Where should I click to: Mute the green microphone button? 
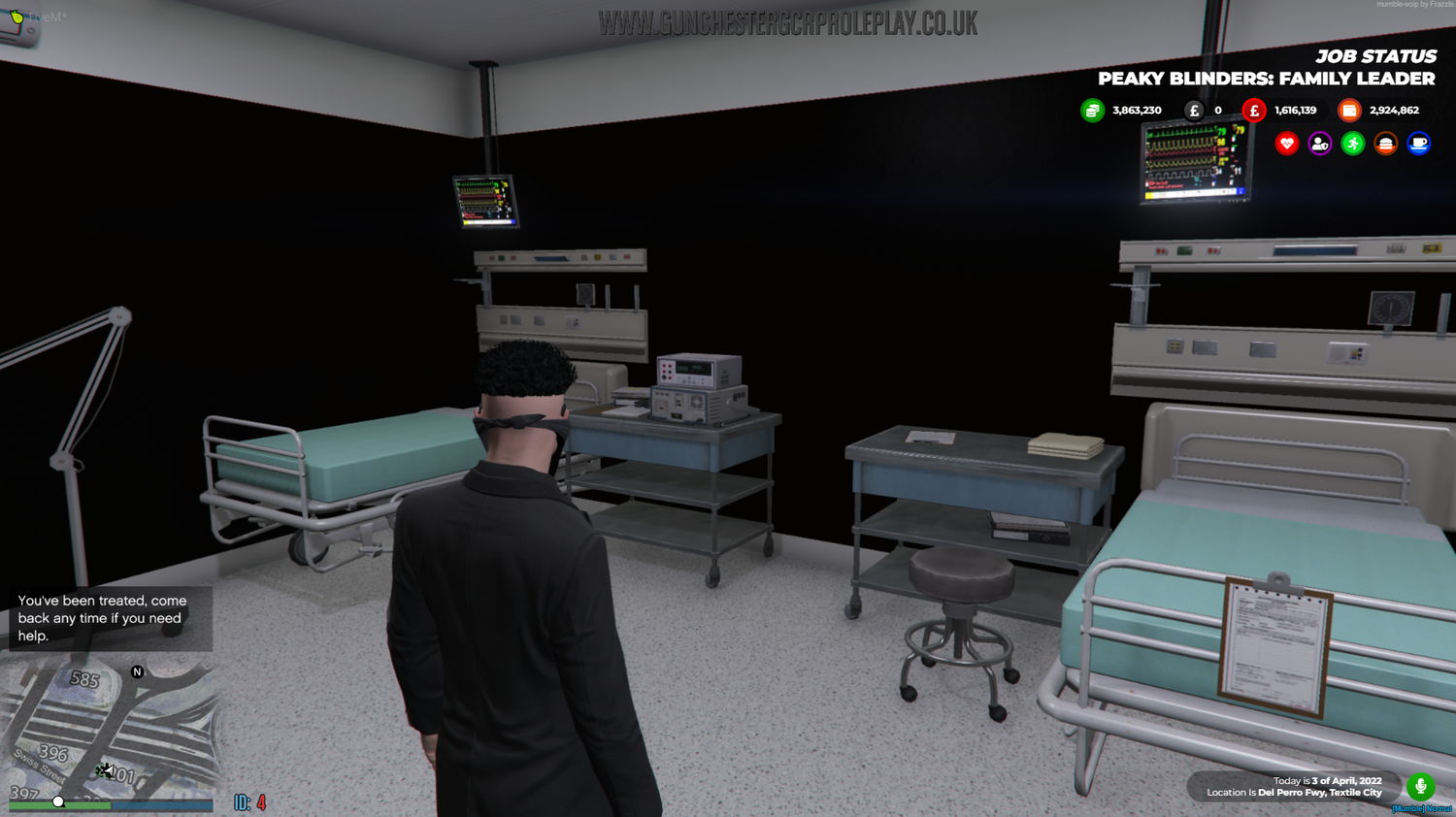pyautogui.click(x=1421, y=787)
